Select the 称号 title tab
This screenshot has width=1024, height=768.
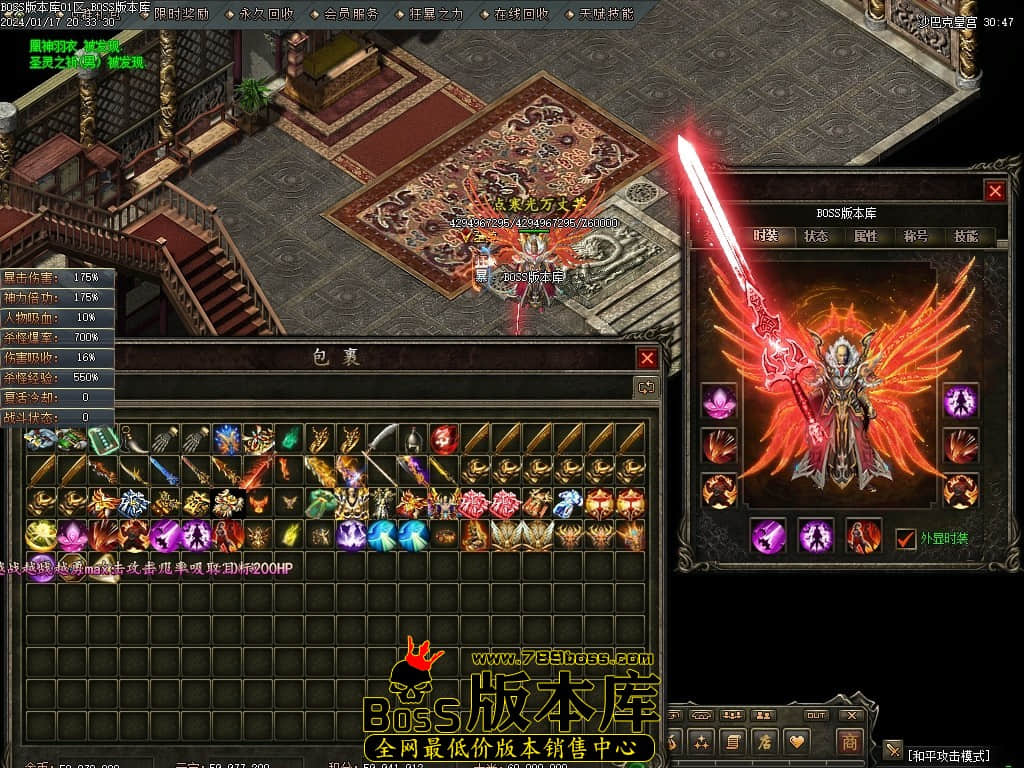(916, 237)
